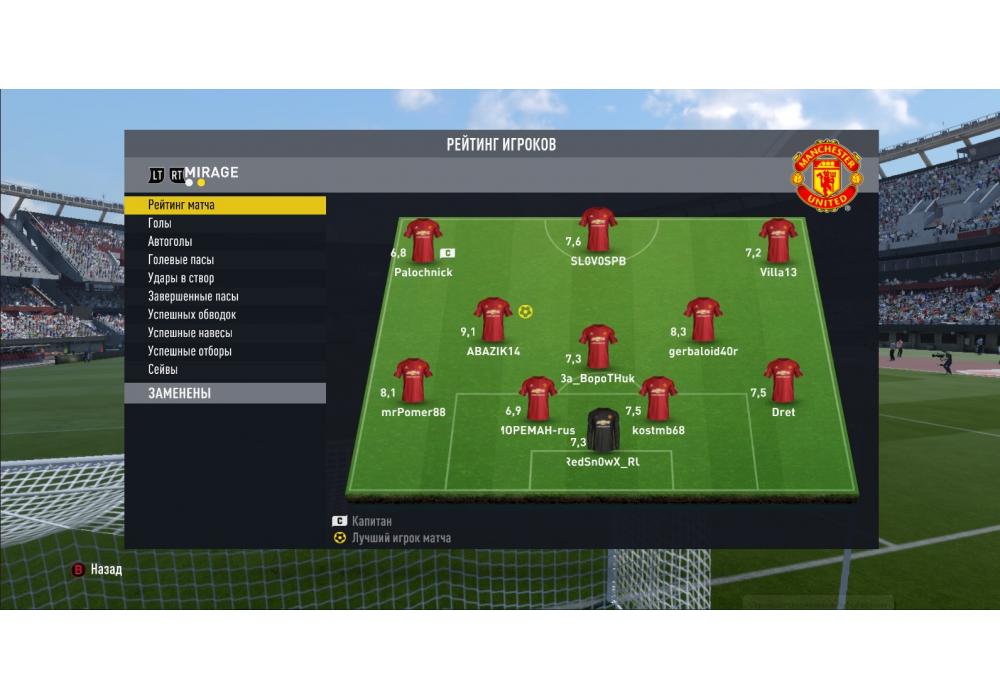Select the black-shirted goalkeeper
This screenshot has height=700, width=1000.
click(603, 430)
